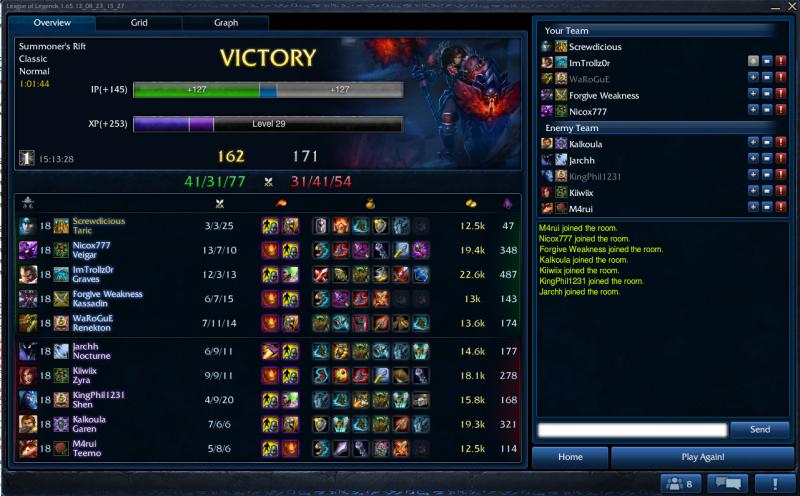Image resolution: width=800 pixels, height=496 pixels.
Task: Report teammate Forgive Weakness
Action: [780, 95]
